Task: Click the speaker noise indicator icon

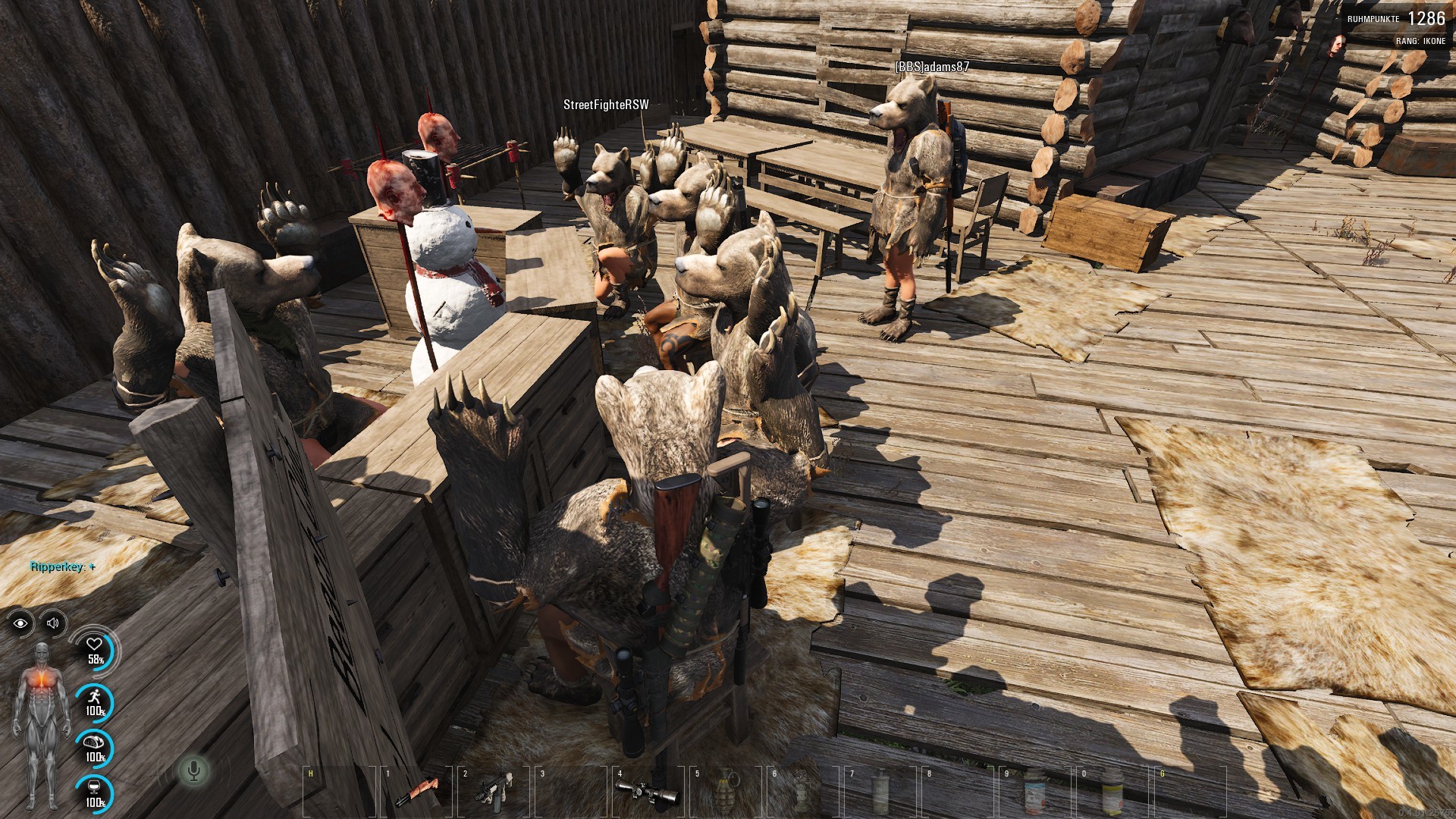Action: tap(53, 623)
